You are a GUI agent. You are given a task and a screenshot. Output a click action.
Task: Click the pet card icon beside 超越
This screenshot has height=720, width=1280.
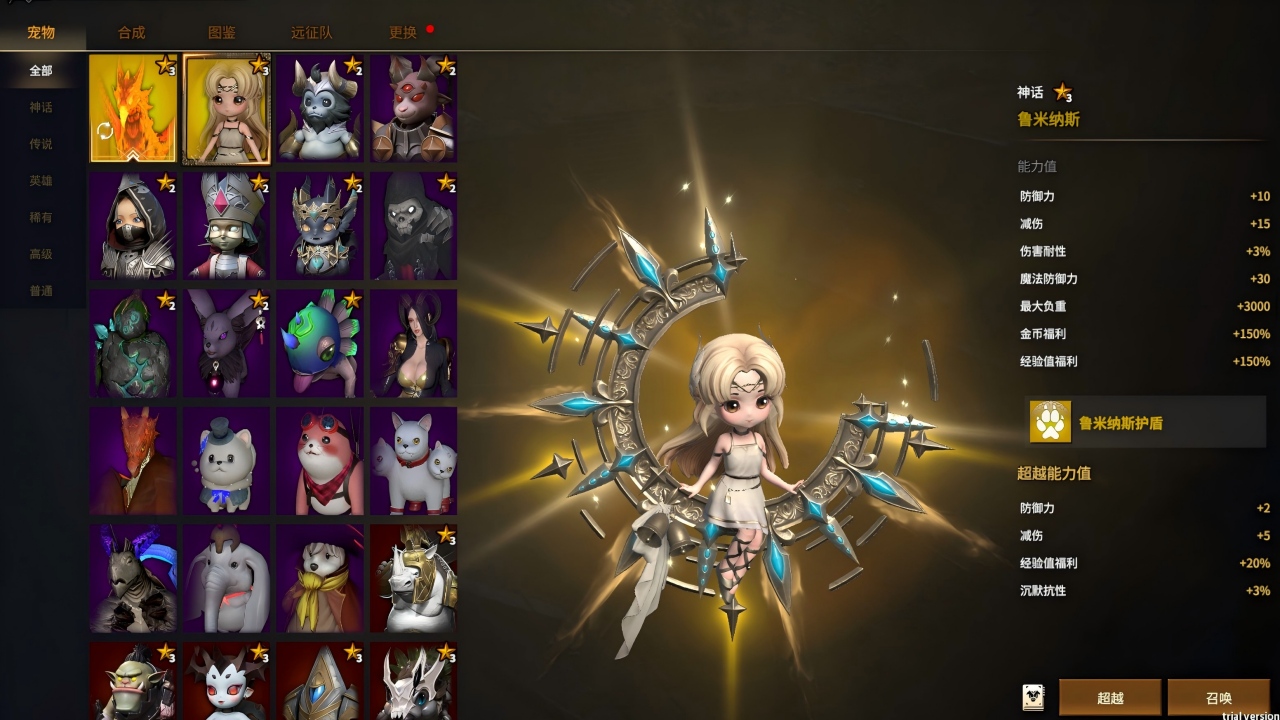coord(1033,697)
